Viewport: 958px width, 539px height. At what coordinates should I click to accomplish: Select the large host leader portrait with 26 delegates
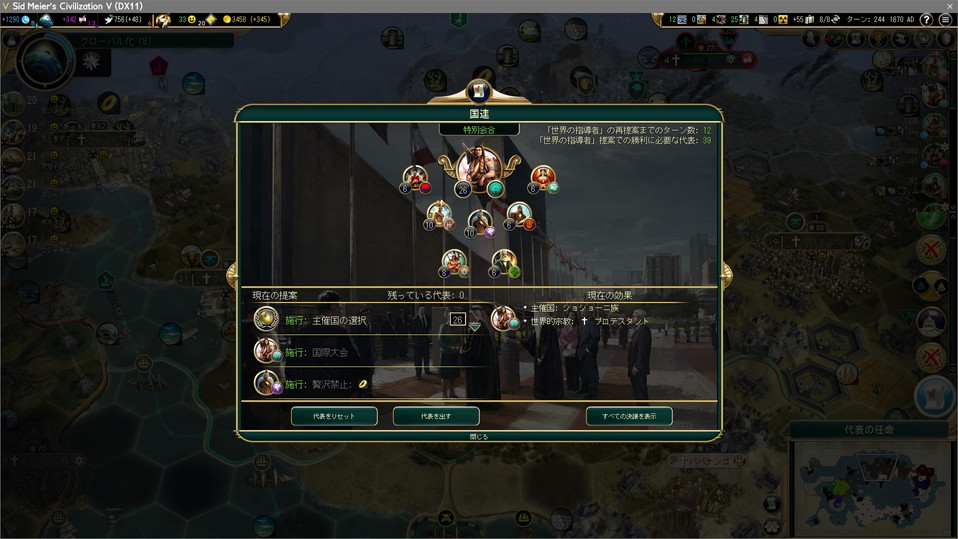(479, 169)
